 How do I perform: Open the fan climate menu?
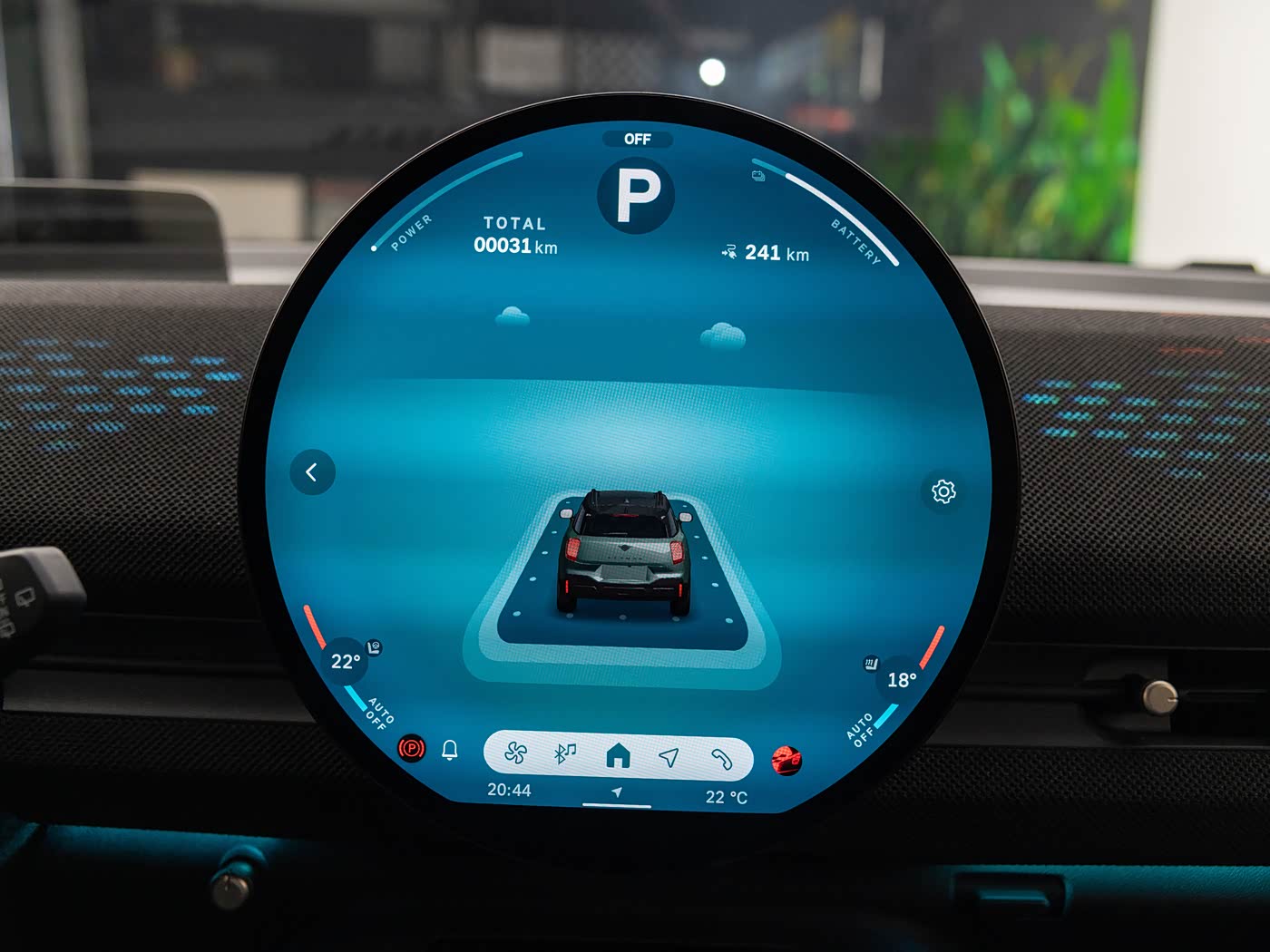tap(516, 753)
